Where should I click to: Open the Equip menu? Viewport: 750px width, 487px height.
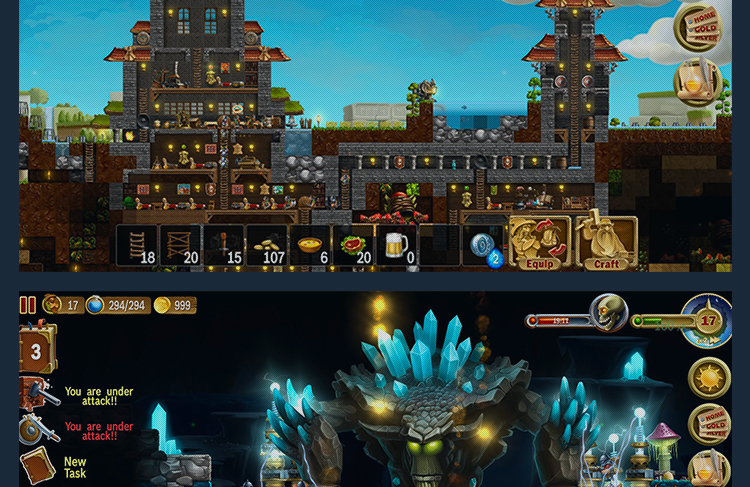click(x=539, y=243)
